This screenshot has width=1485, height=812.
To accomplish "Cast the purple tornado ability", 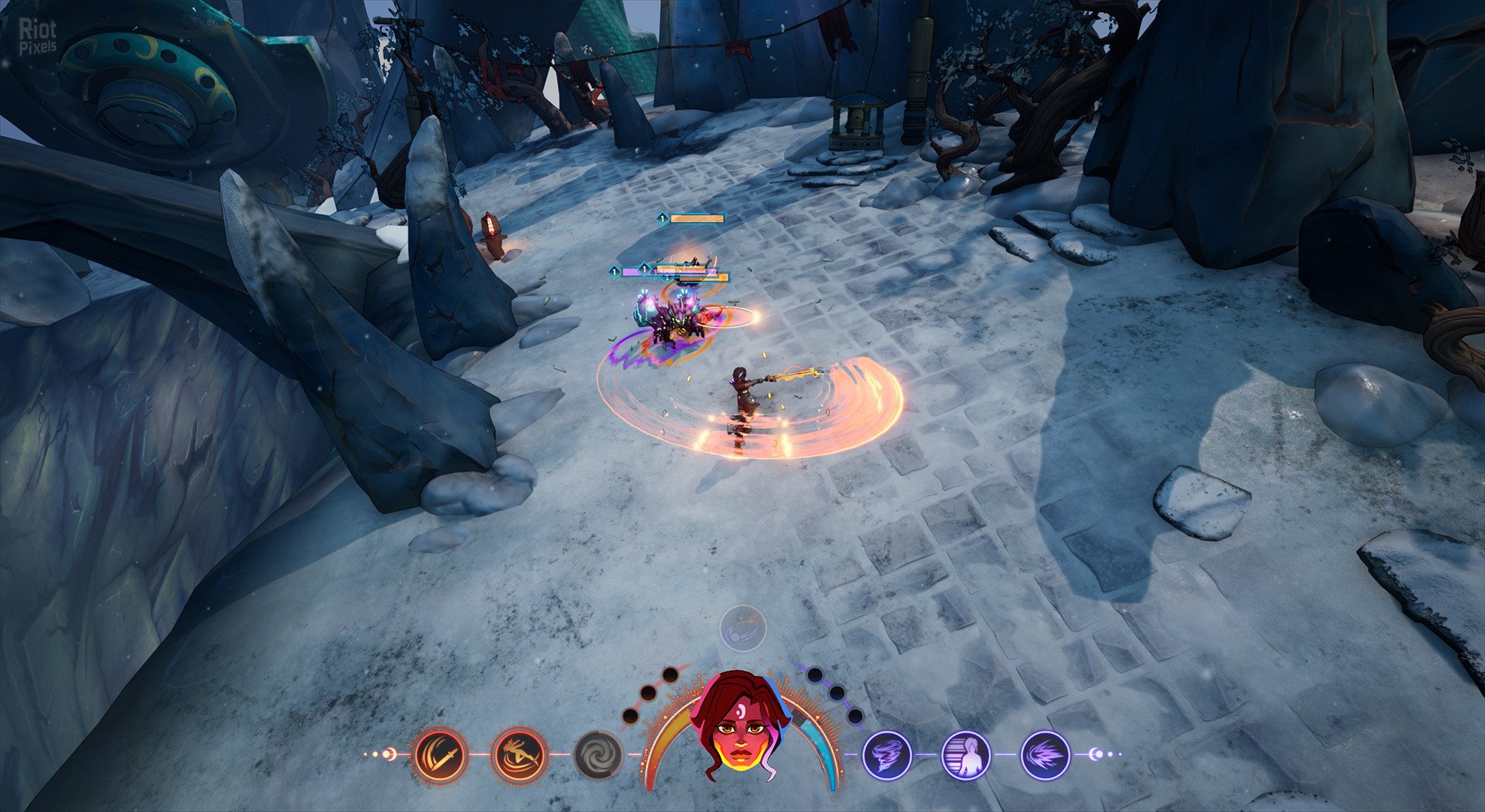I will click(x=886, y=754).
